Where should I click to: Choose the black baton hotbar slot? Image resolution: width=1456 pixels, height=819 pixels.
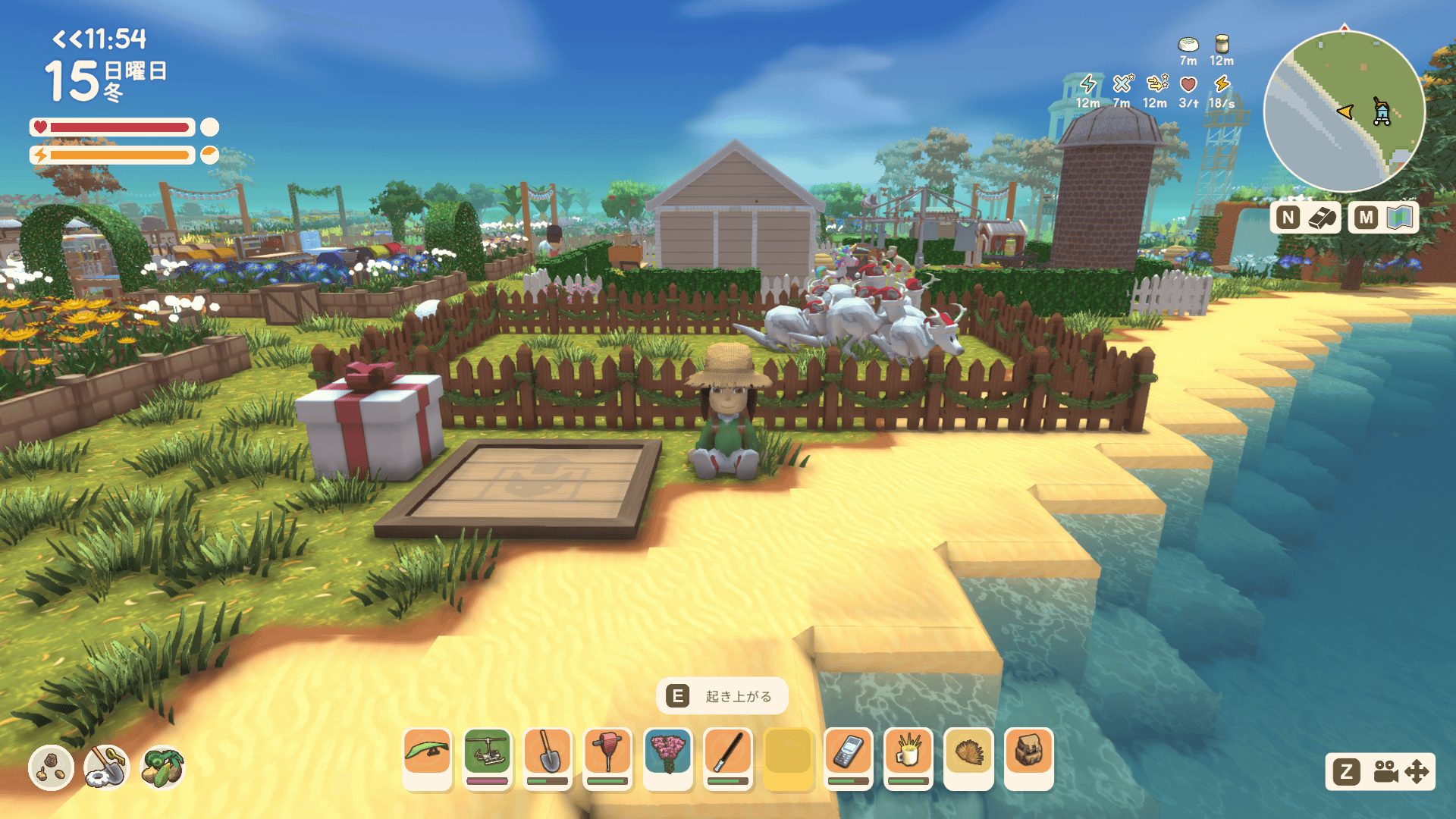tap(728, 758)
